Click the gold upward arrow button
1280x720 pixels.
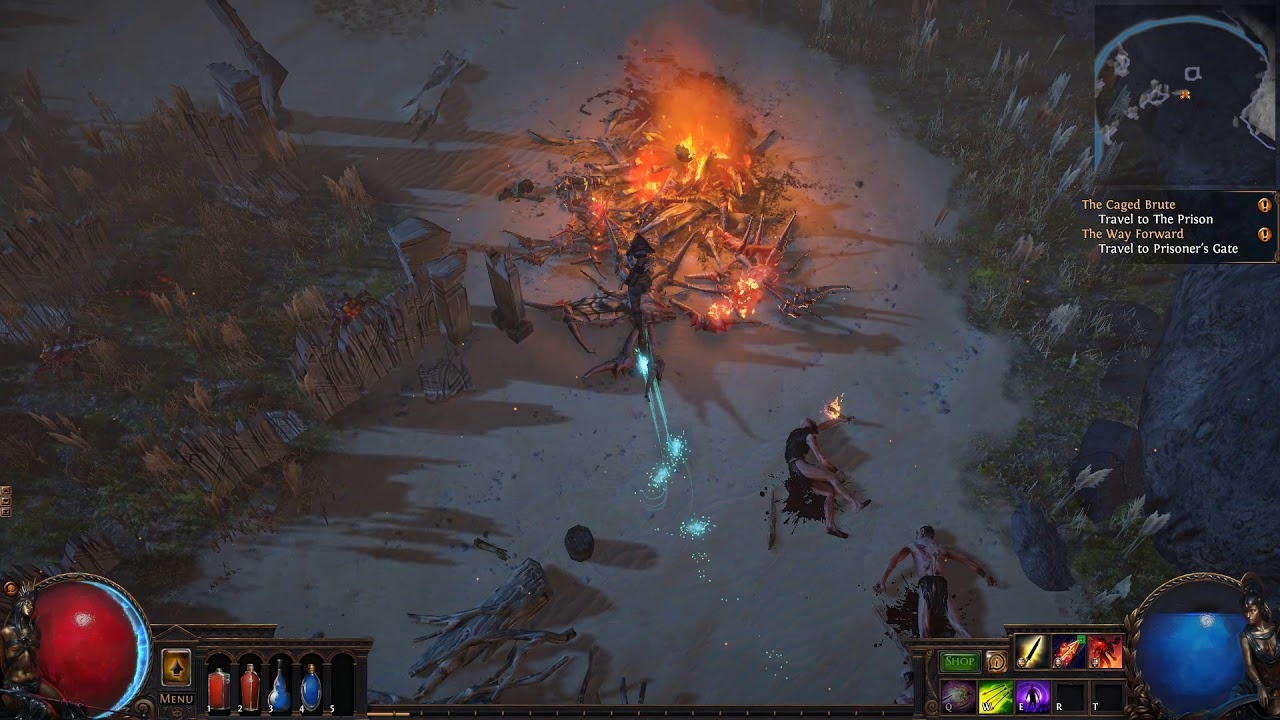coord(176,667)
